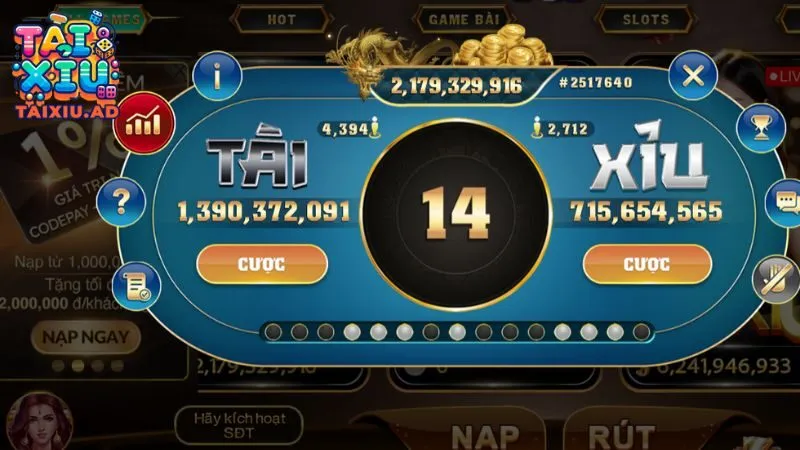Image resolution: width=800 pixels, height=450 pixels.
Task: Open the document history icon
Action: [136, 285]
